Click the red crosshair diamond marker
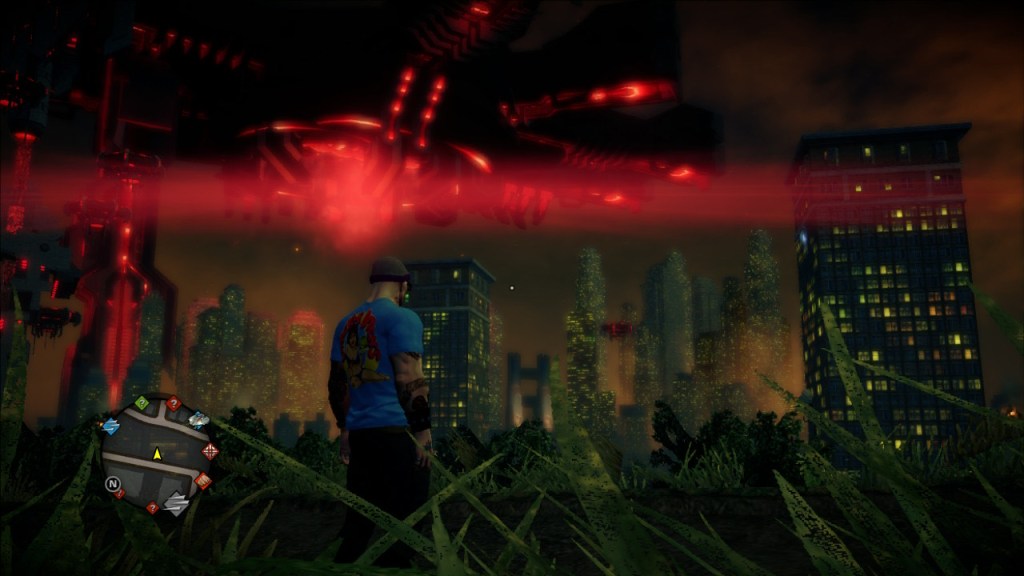 (x=210, y=451)
